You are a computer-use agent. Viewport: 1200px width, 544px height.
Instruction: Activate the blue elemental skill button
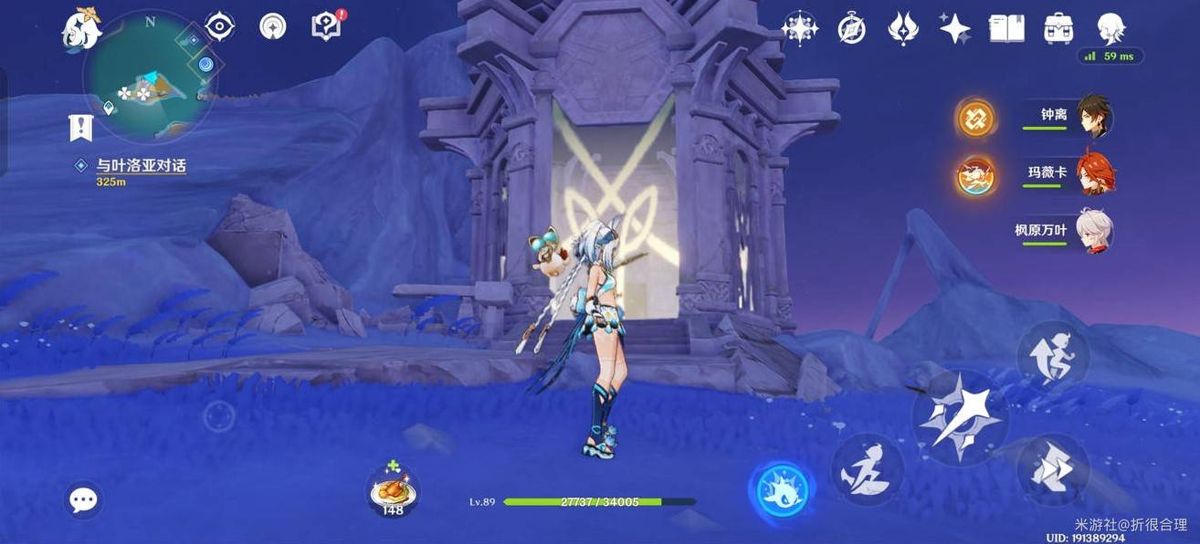click(781, 491)
